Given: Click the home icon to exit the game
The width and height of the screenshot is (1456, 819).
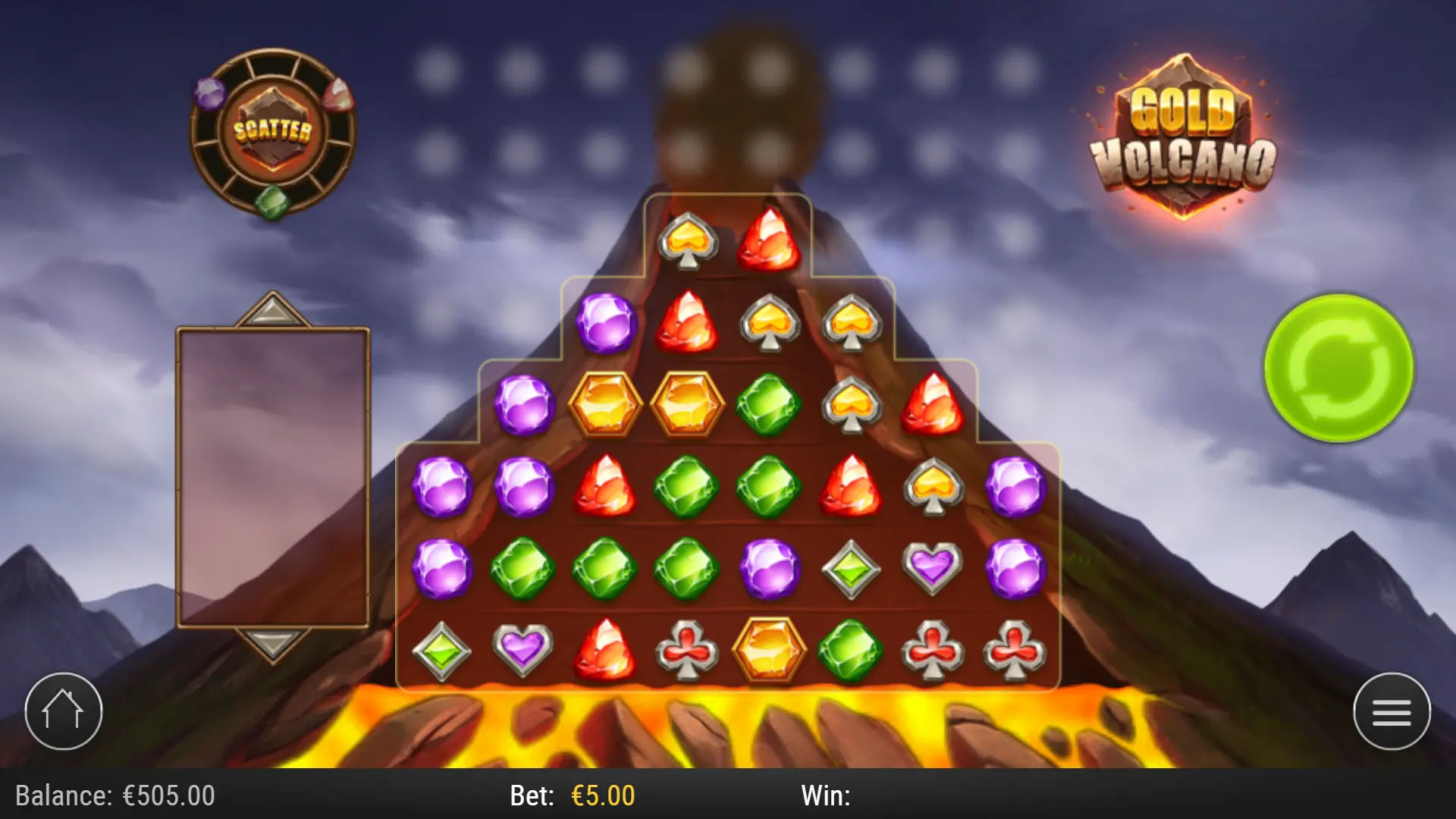Looking at the screenshot, I should (64, 711).
